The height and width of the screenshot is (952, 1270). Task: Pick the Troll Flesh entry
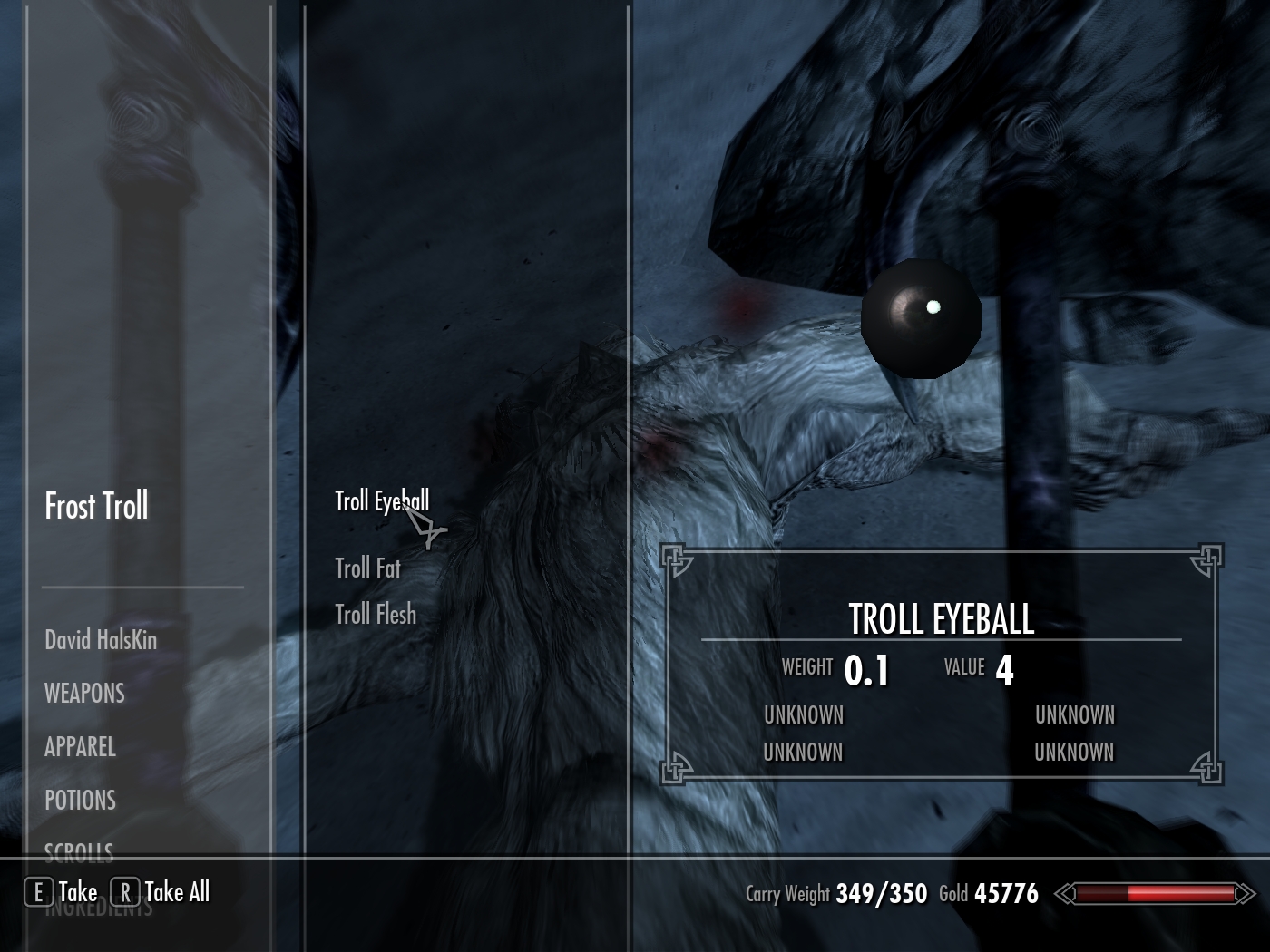376,614
